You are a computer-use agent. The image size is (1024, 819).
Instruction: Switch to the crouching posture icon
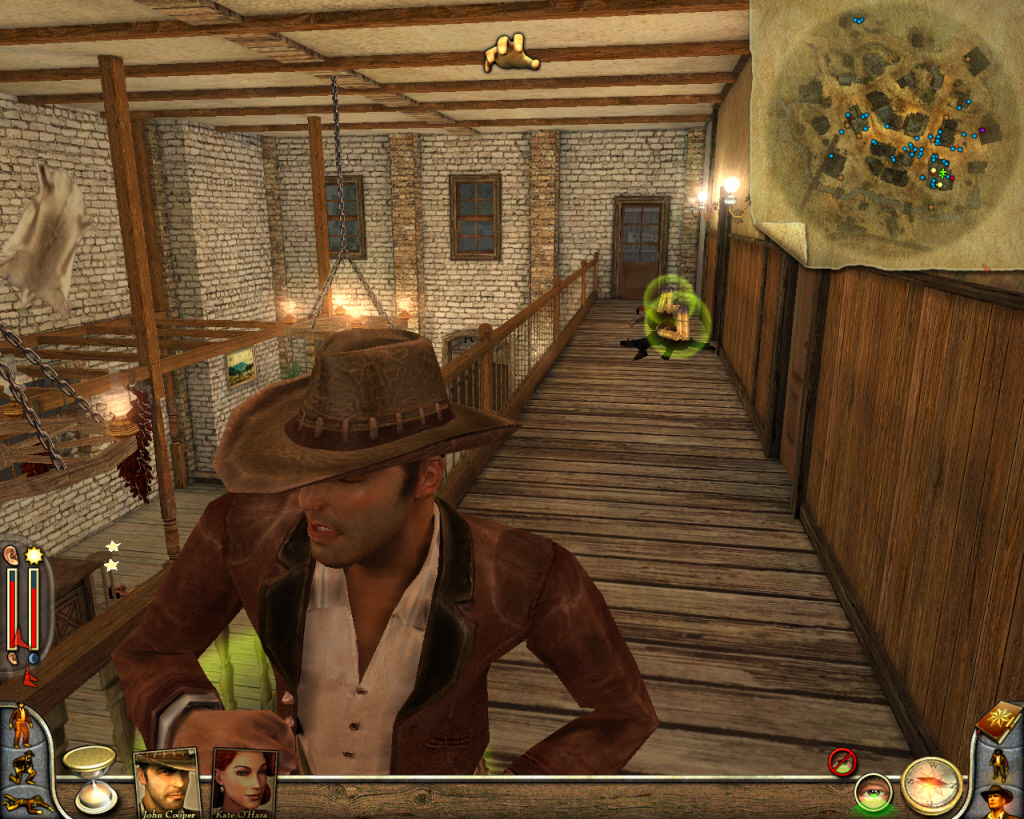[x=21, y=766]
